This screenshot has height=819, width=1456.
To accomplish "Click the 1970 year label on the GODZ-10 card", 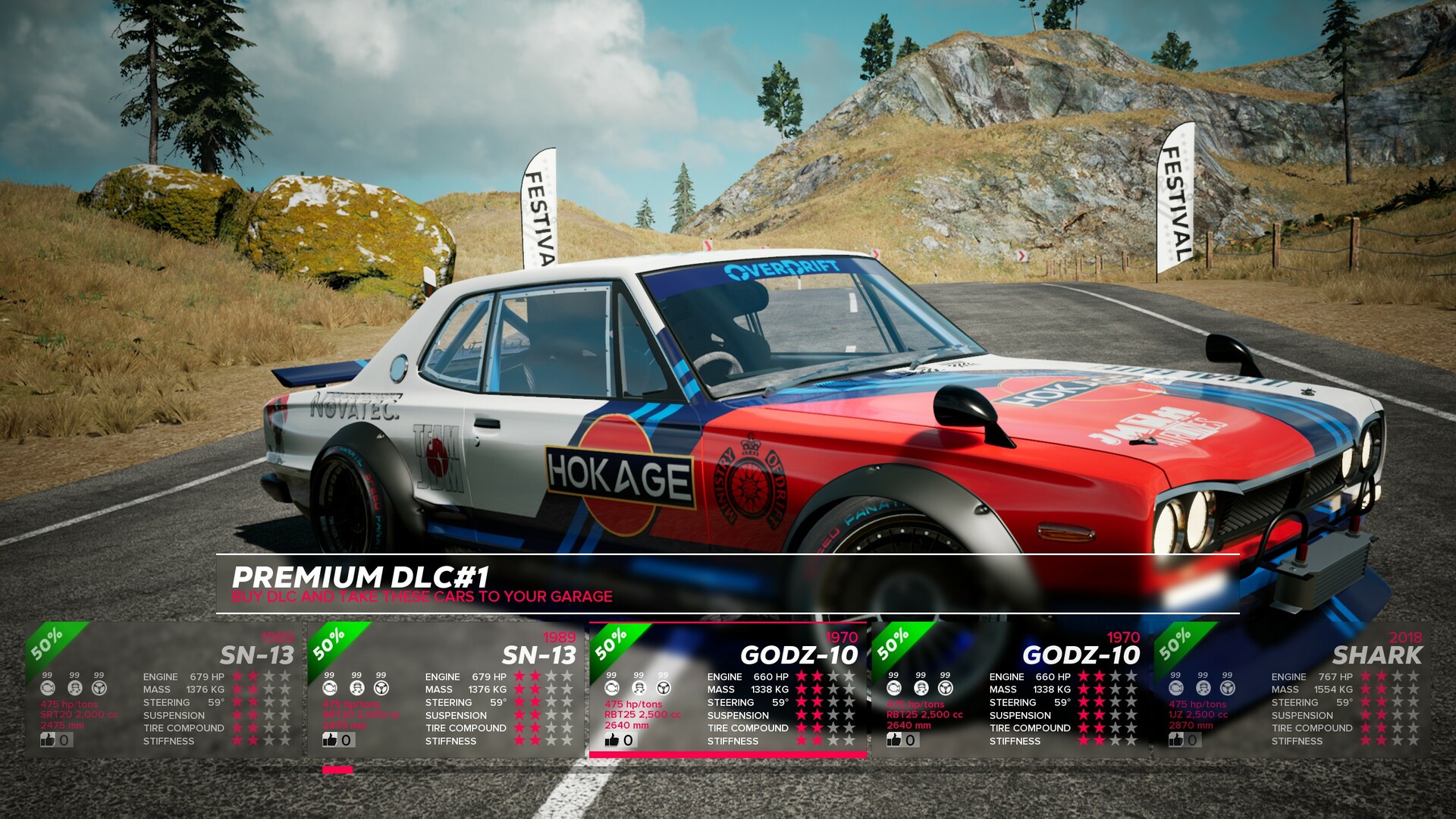I will [x=840, y=637].
